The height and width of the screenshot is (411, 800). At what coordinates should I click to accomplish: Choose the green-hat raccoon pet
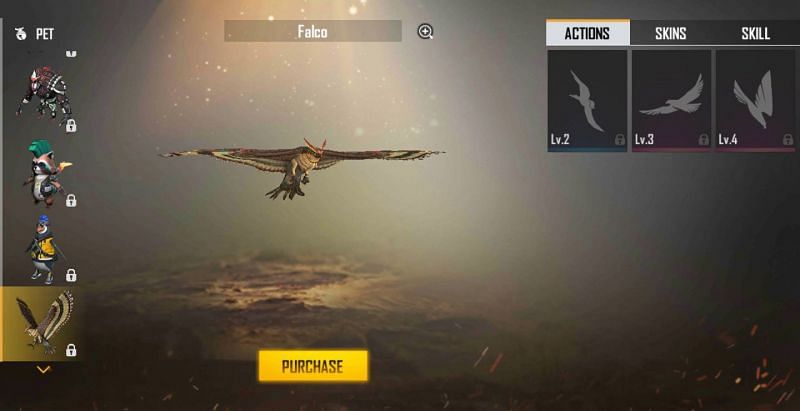pos(43,170)
